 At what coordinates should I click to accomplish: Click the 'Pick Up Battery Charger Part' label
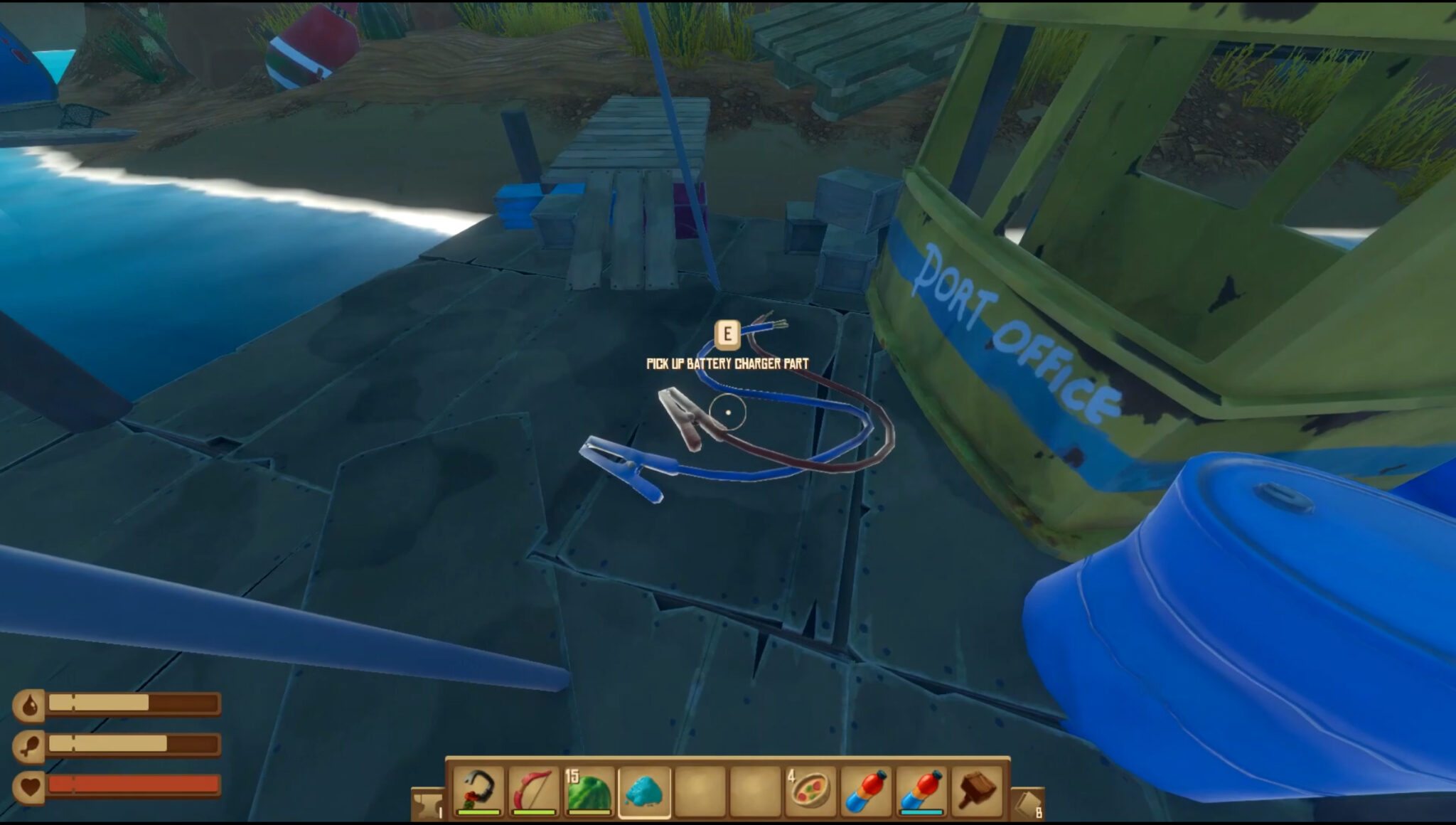(727, 361)
